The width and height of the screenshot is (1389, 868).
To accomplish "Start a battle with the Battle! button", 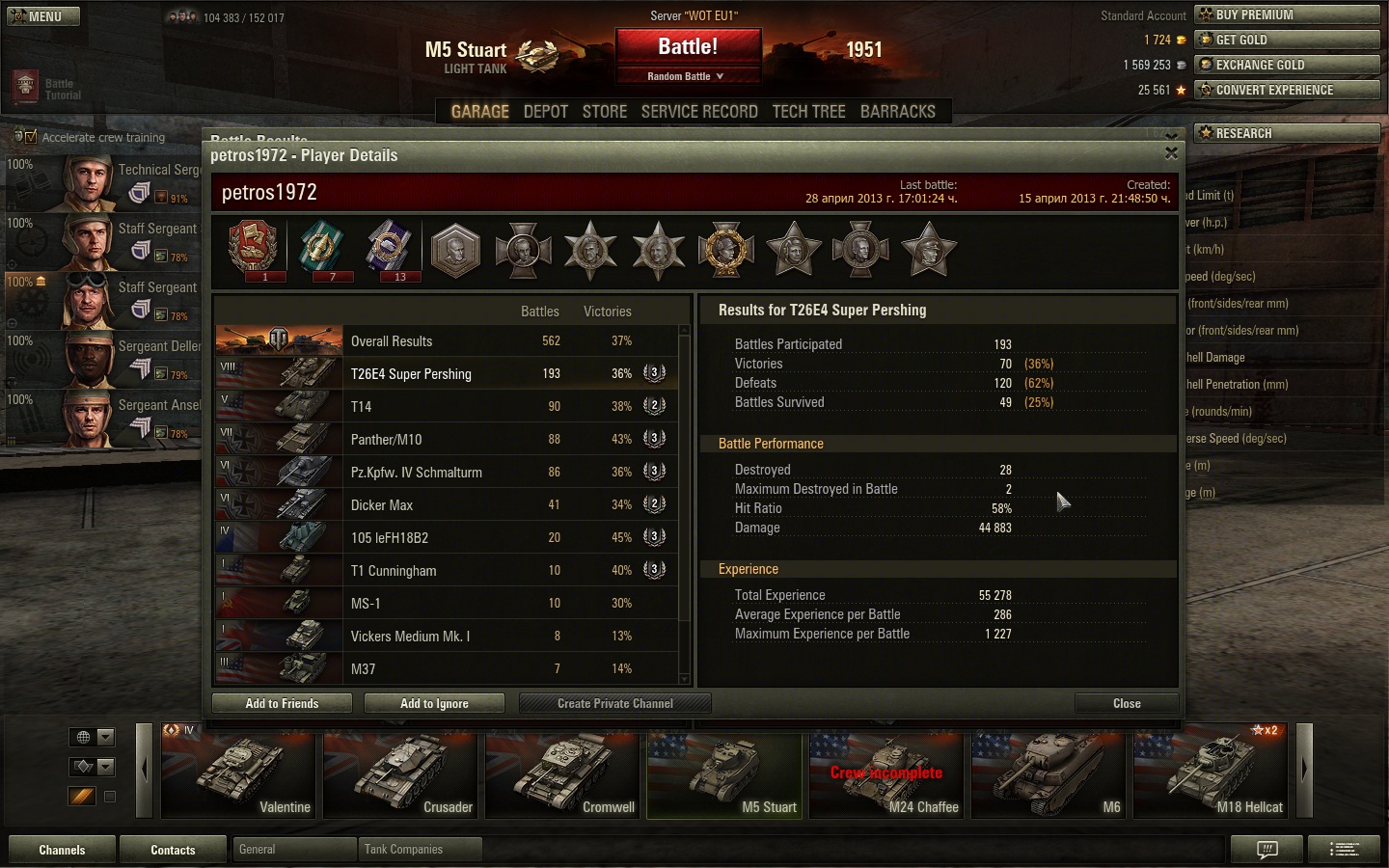I will 688,47.
